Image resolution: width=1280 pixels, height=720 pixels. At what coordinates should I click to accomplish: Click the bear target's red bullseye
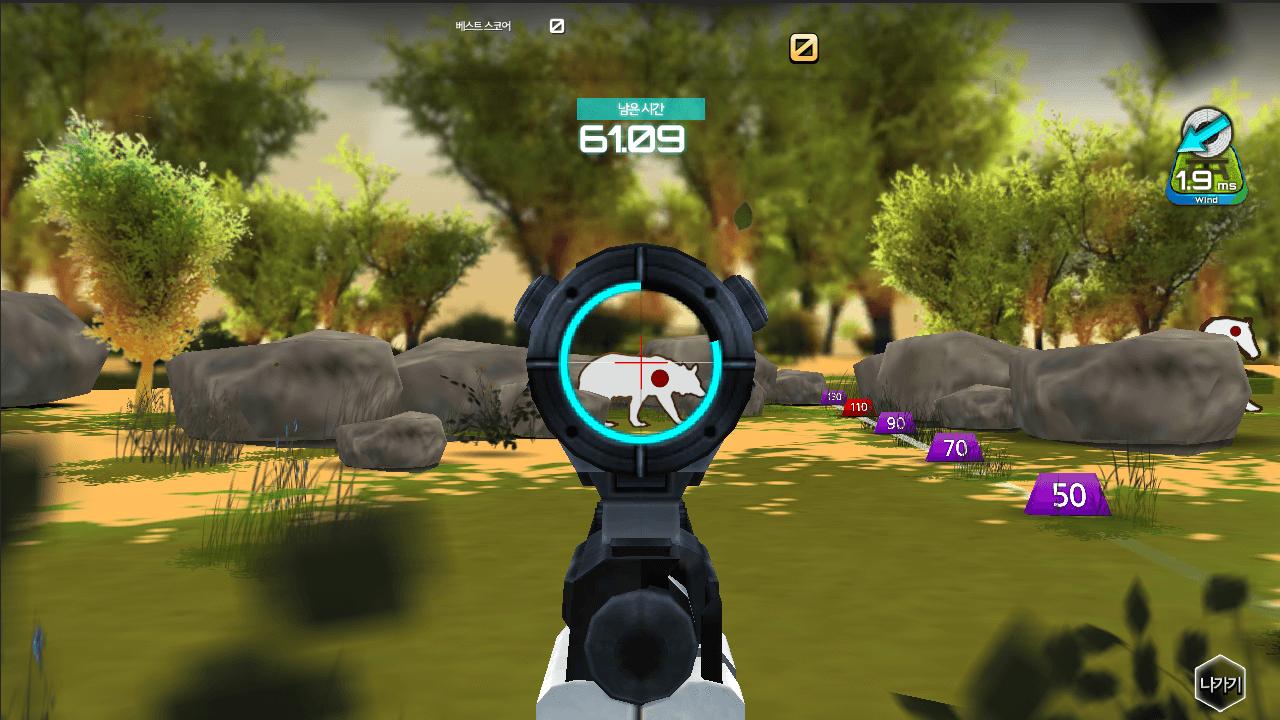pos(660,380)
